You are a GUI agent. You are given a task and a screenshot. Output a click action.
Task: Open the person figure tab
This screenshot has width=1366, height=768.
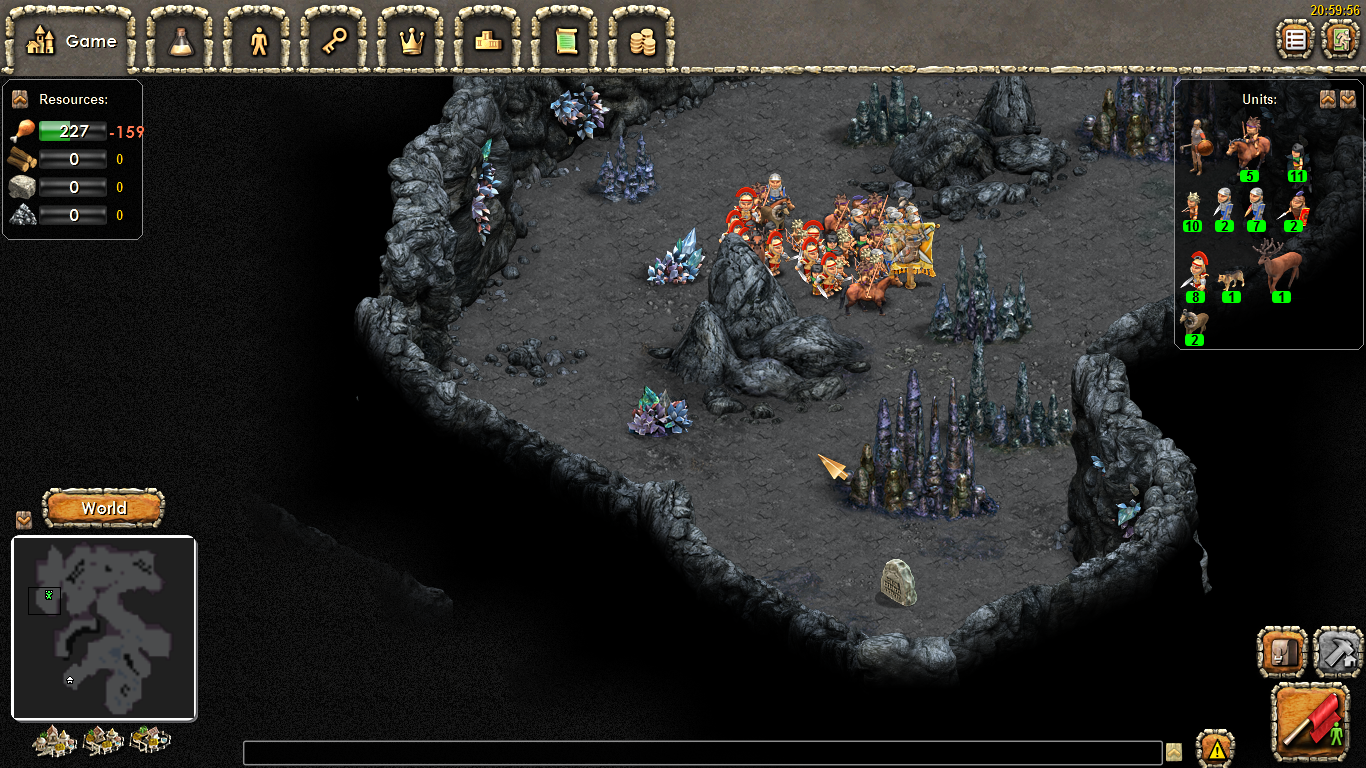pyautogui.click(x=259, y=41)
